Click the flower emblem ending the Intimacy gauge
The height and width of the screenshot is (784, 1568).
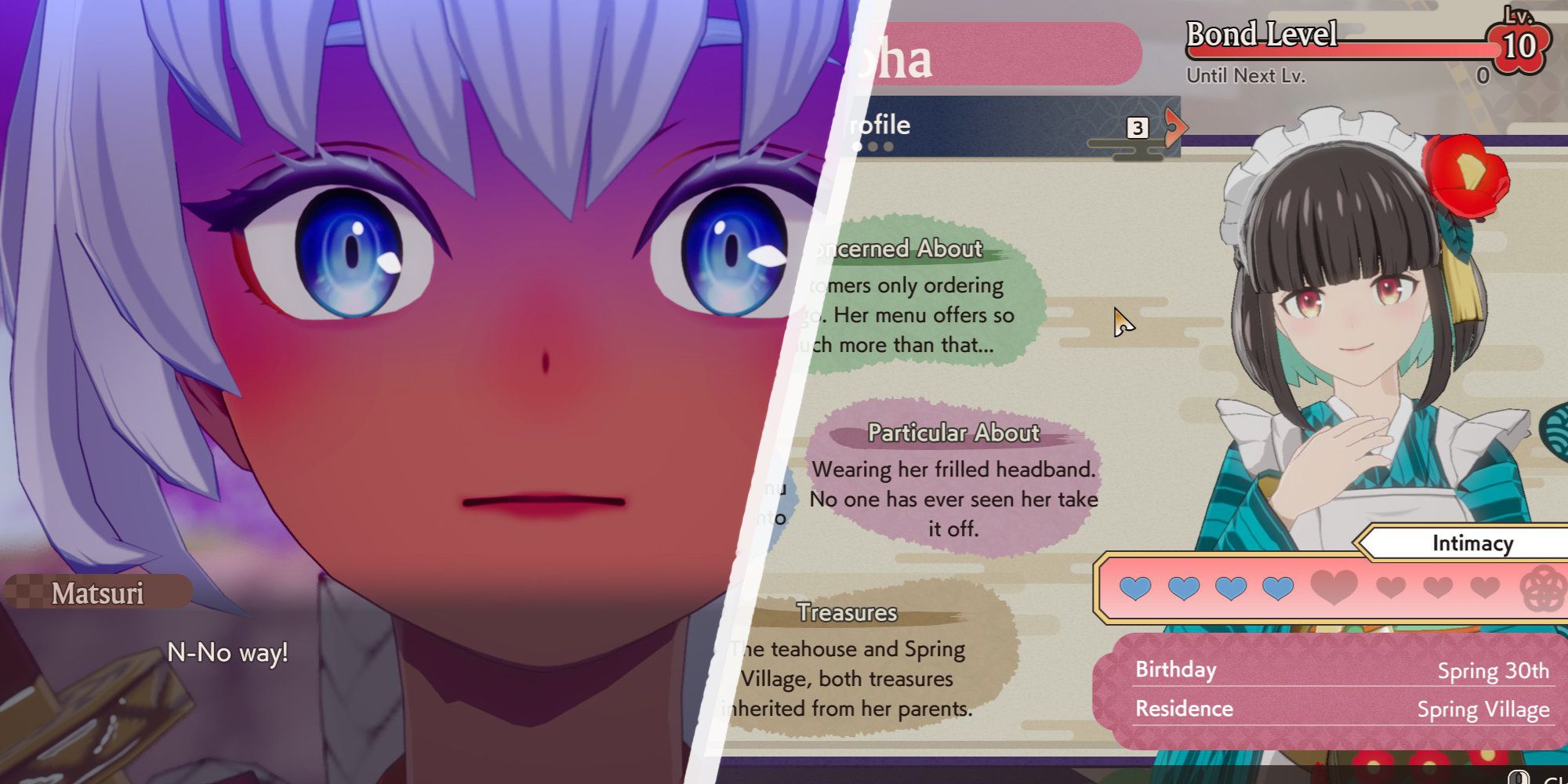tap(1541, 586)
